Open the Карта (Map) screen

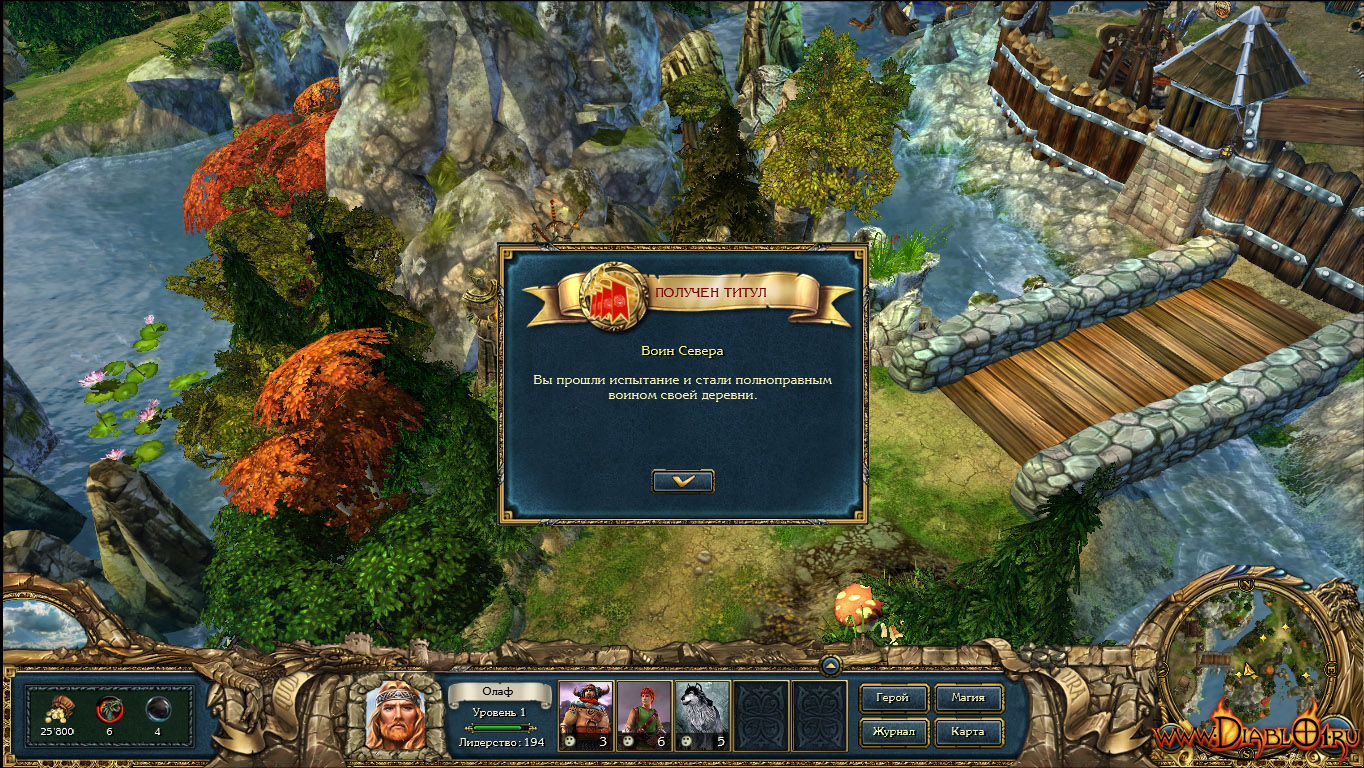pyautogui.click(x=968, y=732)
